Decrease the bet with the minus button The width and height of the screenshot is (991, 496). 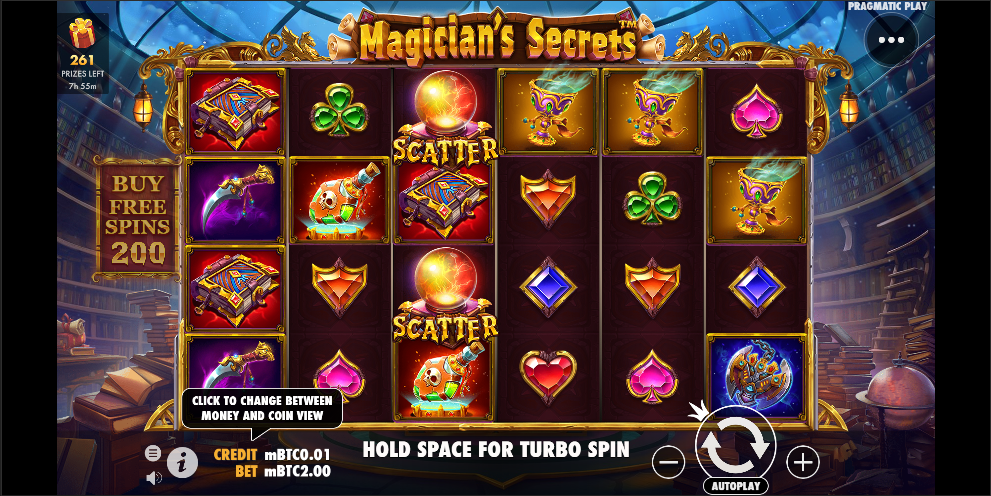669,461
